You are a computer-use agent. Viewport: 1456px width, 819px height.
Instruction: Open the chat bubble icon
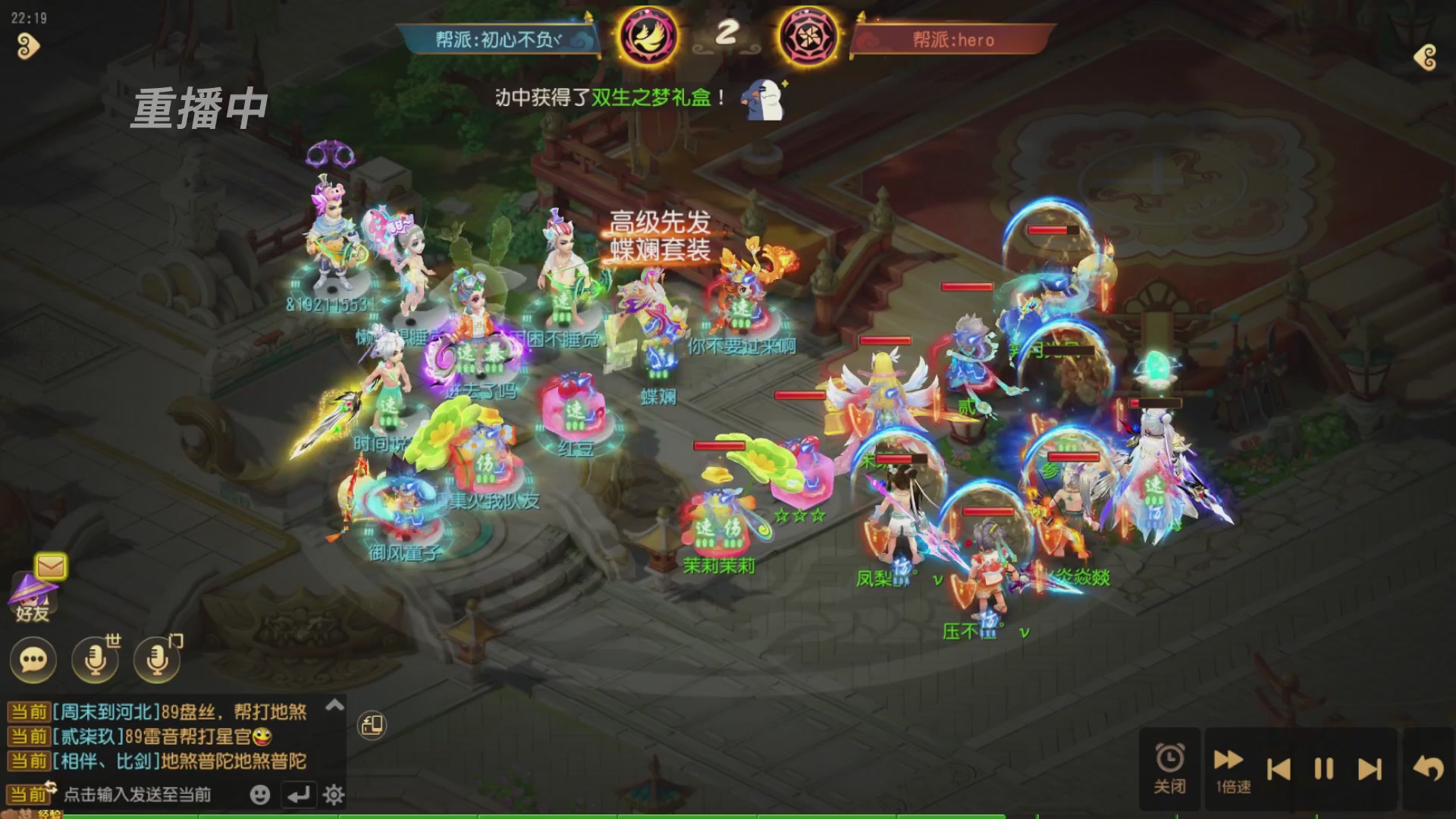[32, 661]
